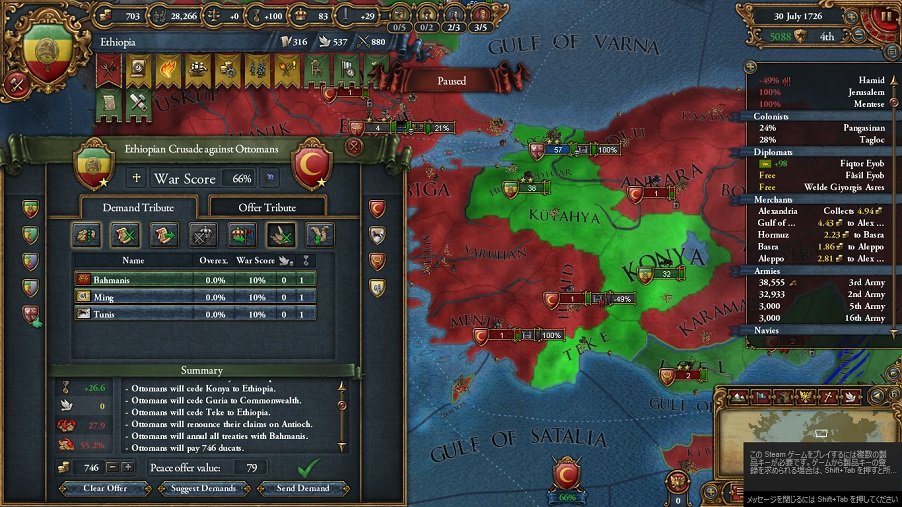Pick the Tunis row in the list

click(x=195, y=313)
